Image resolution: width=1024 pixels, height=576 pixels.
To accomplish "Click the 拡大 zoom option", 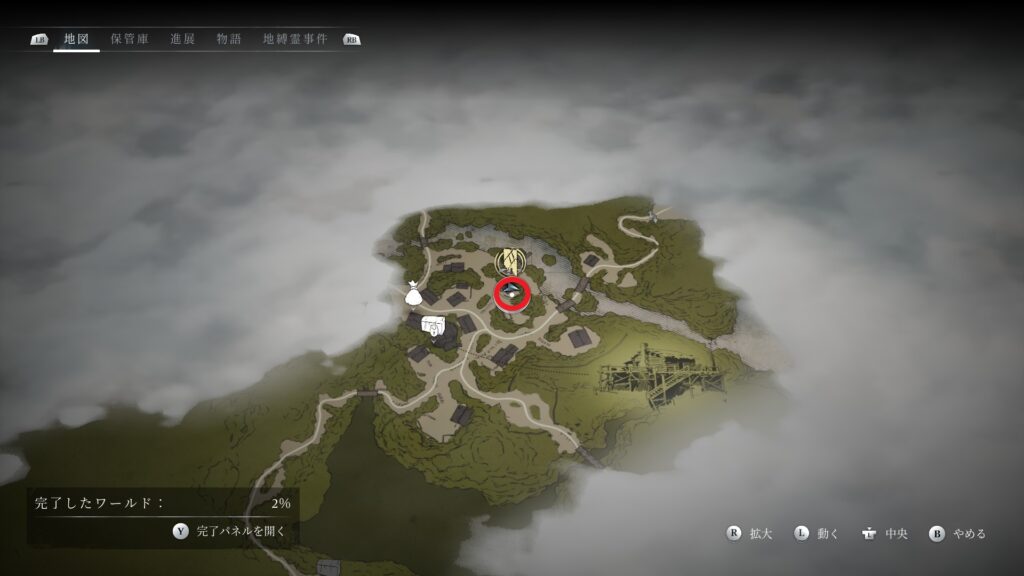I will 750,533.
